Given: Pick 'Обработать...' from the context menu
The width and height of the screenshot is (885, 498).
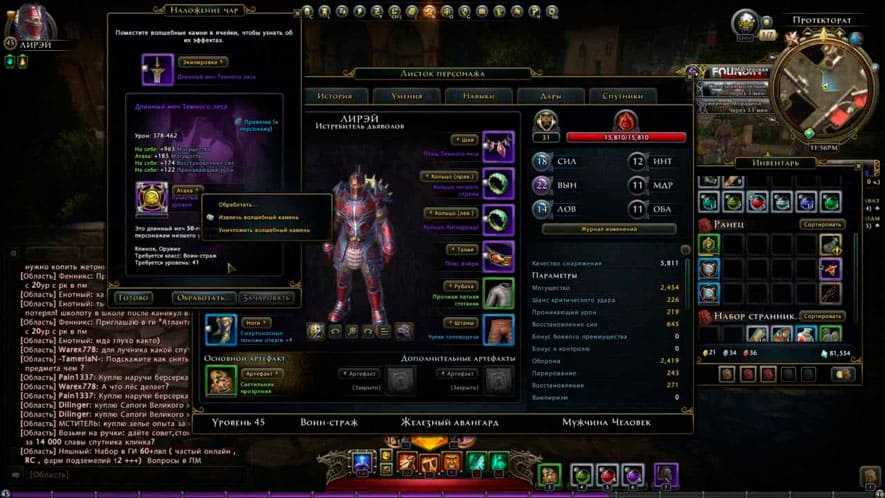Looking at the screenshot, I should tap(237, 204).
